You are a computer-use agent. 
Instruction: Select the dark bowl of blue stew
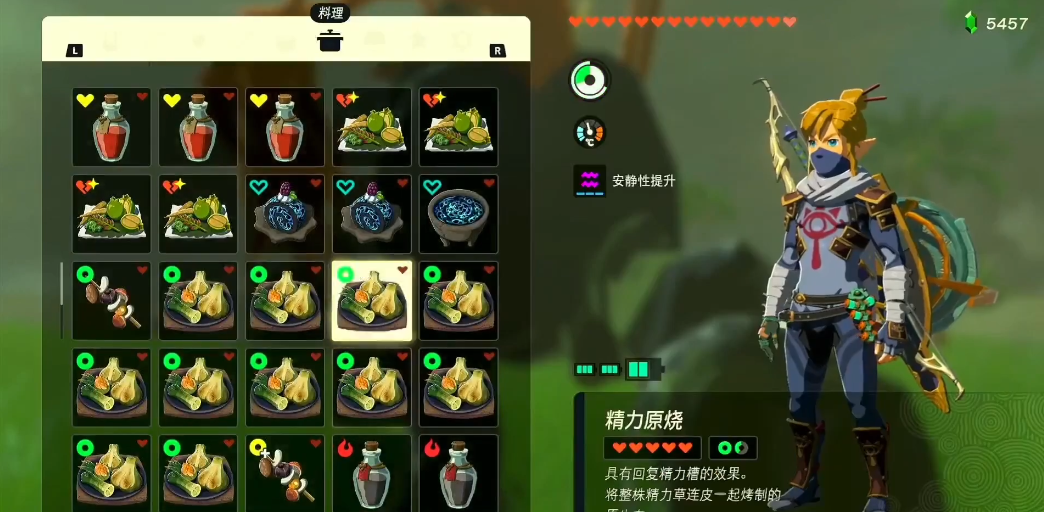[x=458, y=214]
